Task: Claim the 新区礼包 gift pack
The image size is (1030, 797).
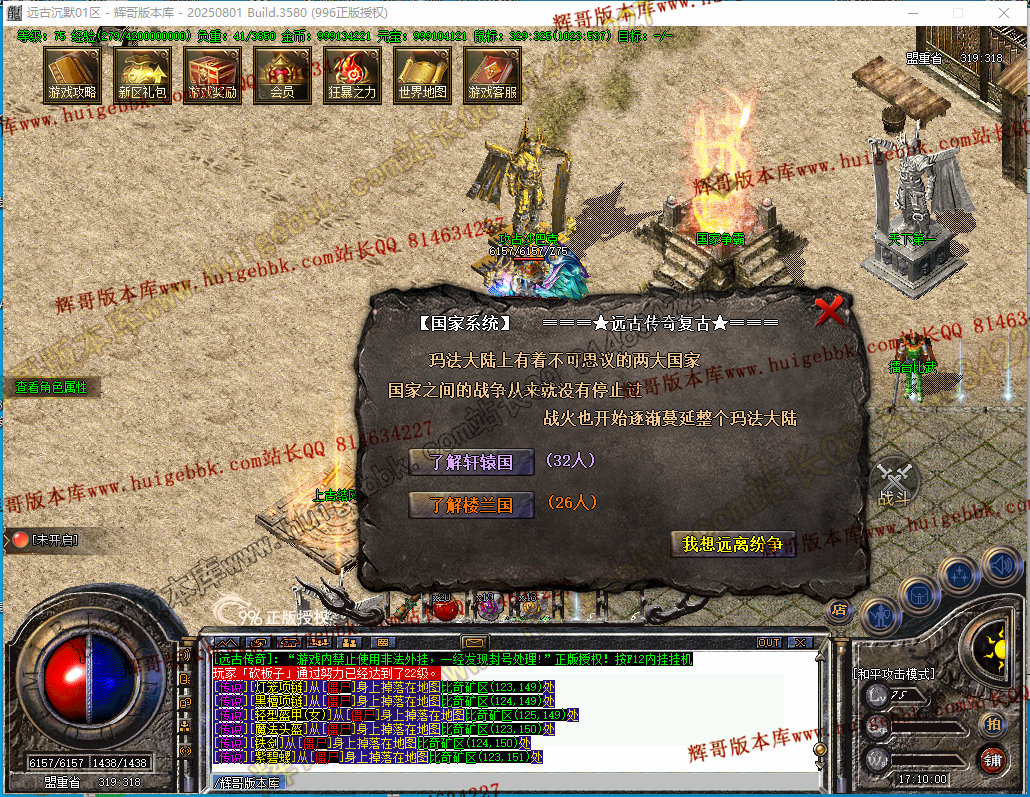Action: 142,75
